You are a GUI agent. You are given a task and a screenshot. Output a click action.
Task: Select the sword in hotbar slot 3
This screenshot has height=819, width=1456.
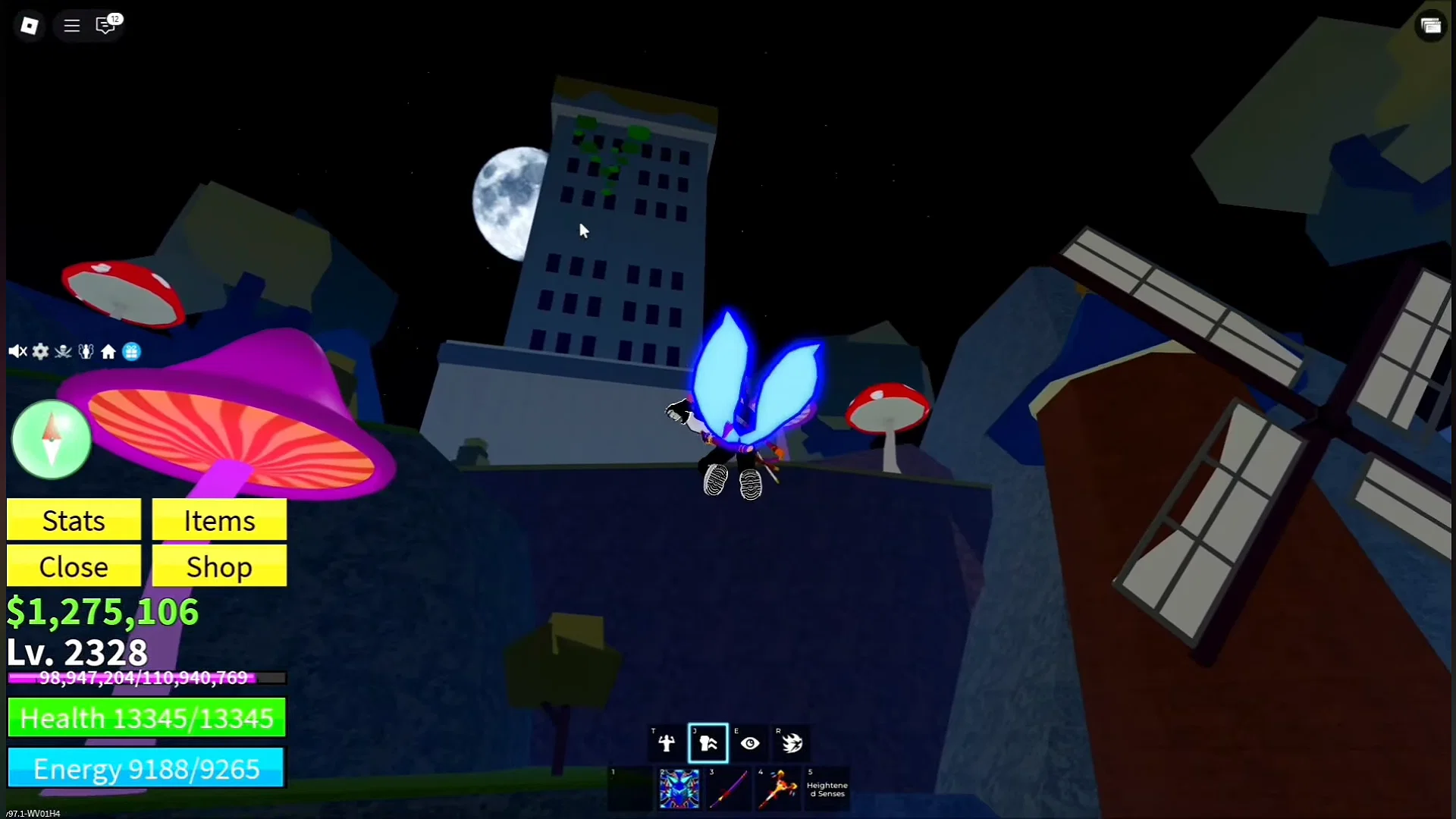(x=729, y=789)
